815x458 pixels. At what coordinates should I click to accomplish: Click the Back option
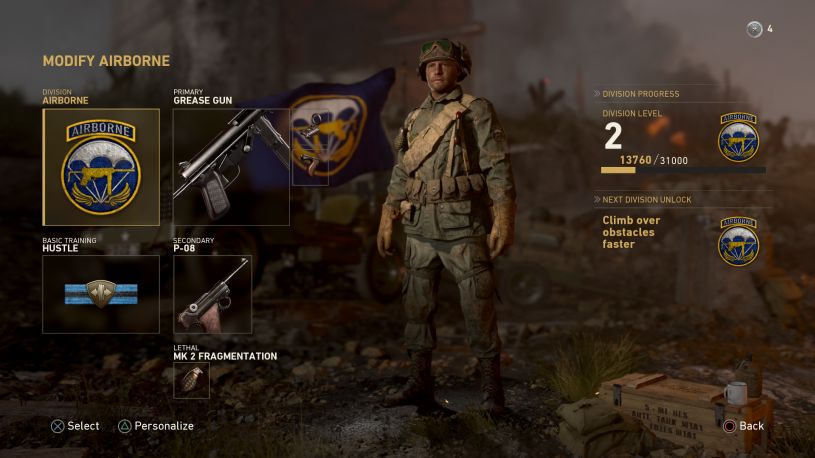click(743, 426)
